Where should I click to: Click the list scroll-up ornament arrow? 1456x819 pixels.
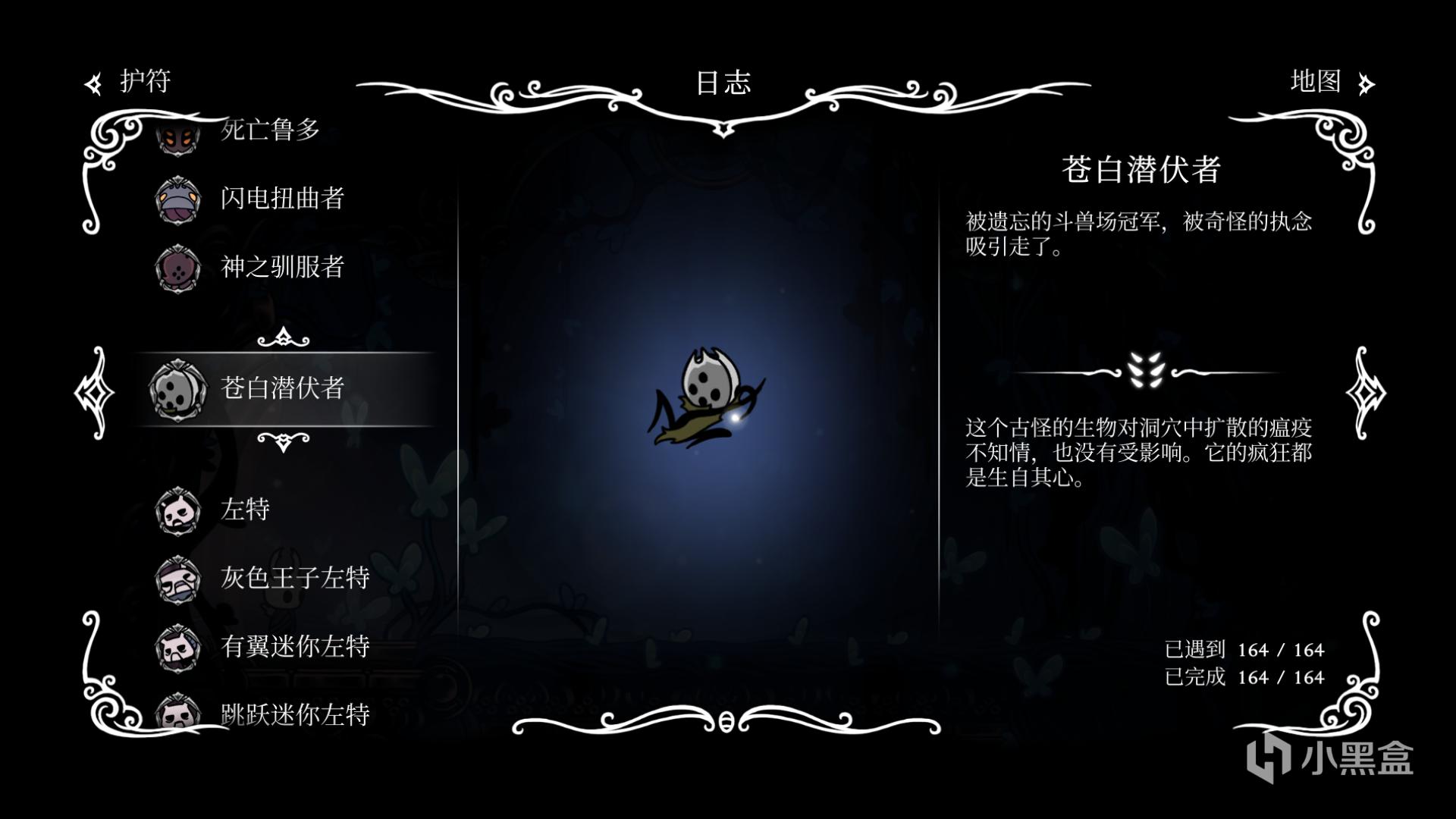[x=283, y=337]
